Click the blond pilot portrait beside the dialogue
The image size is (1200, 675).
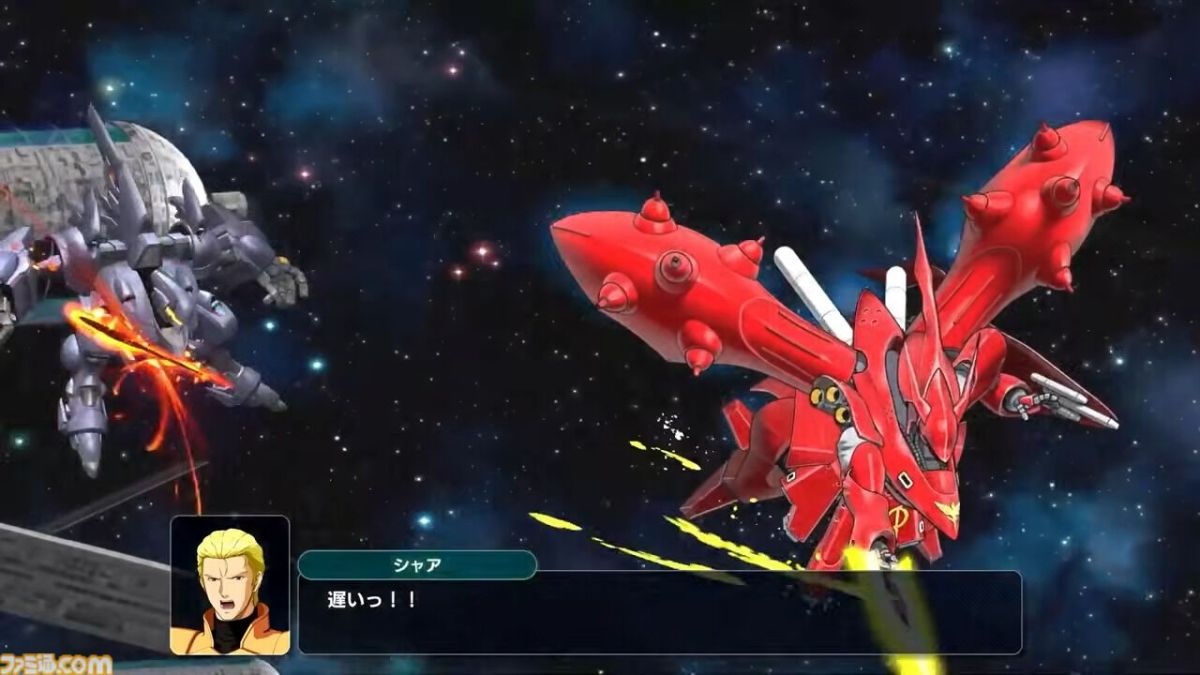coord(230,585)
